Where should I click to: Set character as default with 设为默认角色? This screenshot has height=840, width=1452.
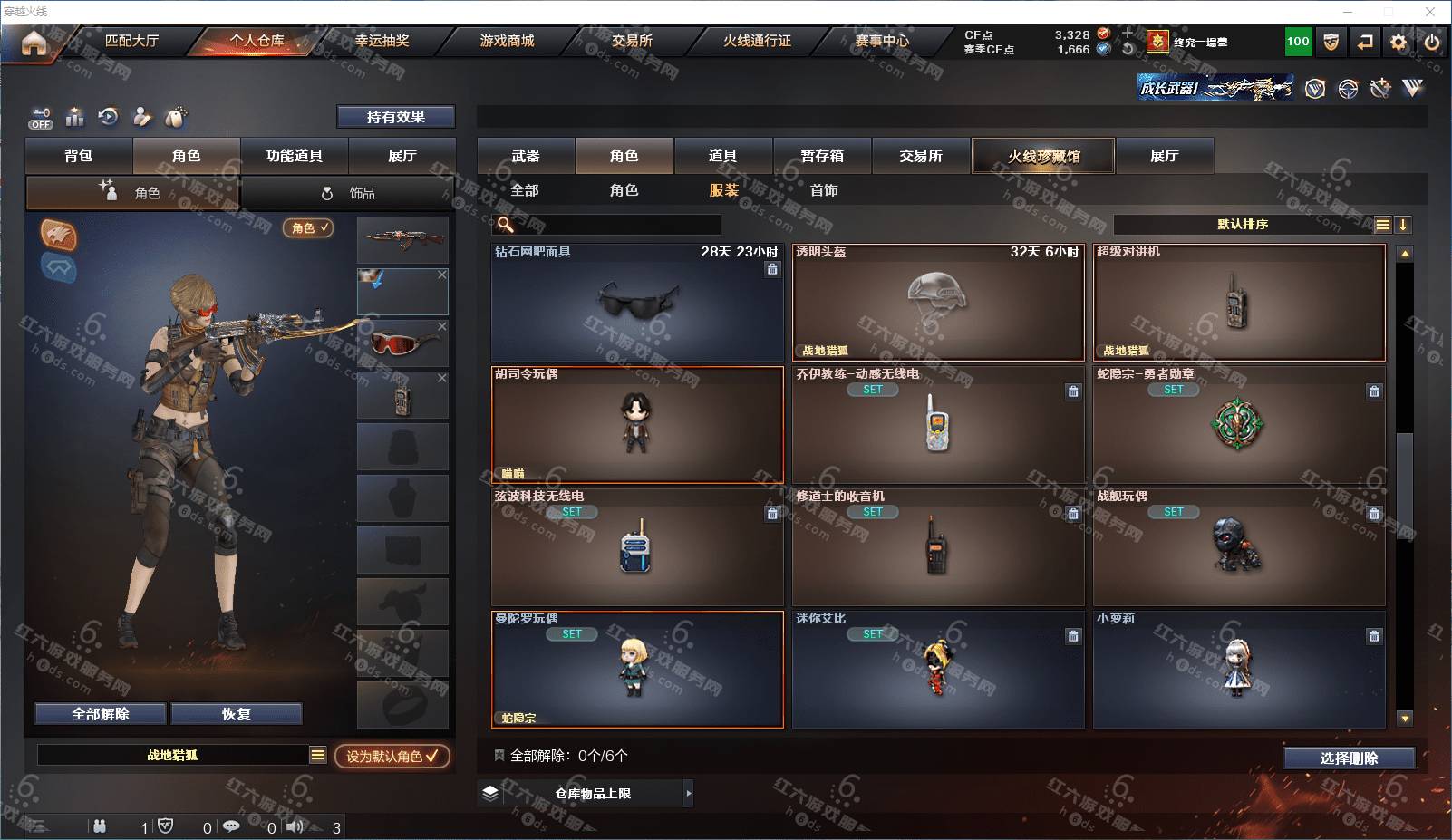point(392,756)
